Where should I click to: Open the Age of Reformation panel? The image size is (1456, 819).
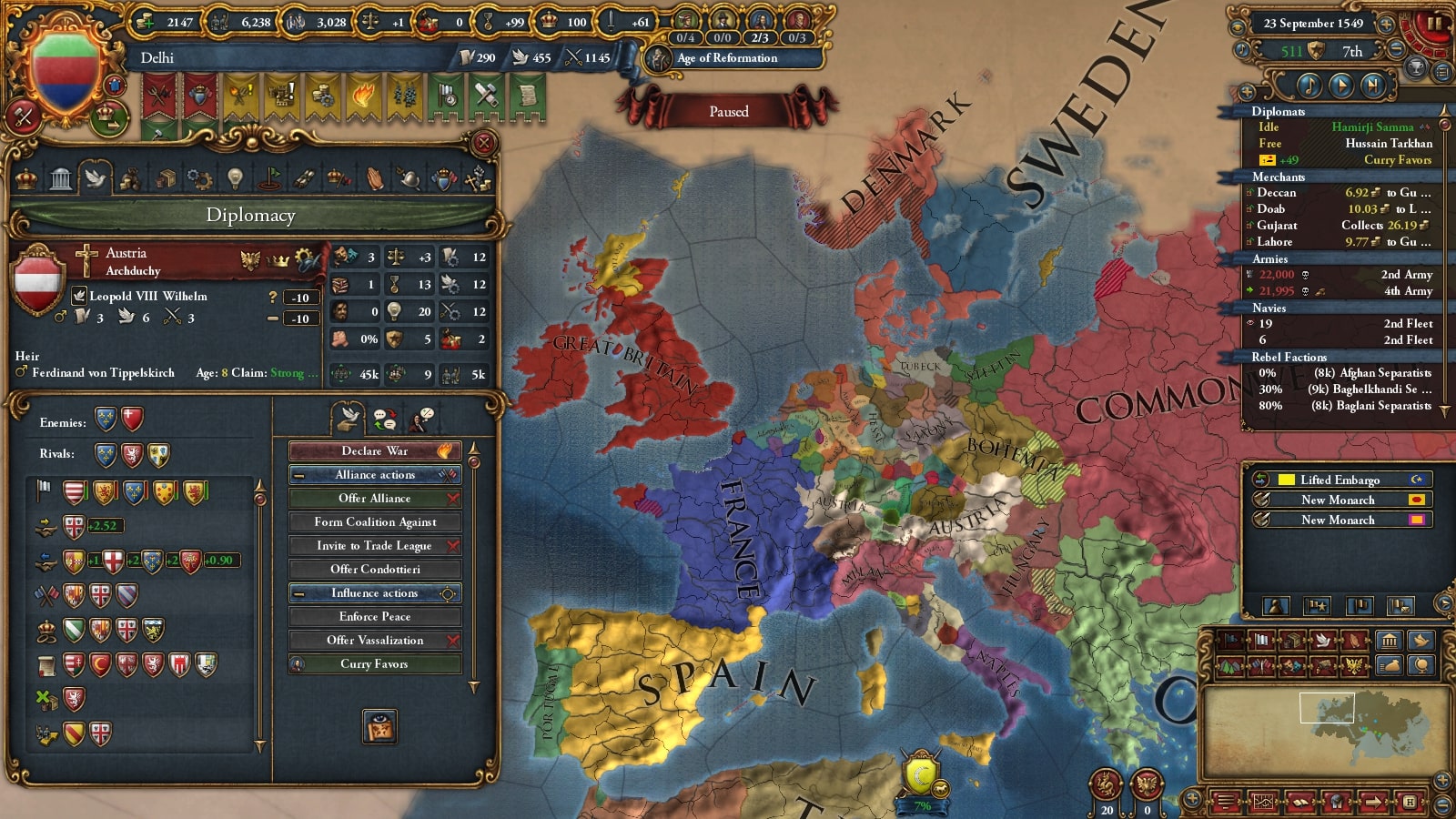click(x=726, y=58)
